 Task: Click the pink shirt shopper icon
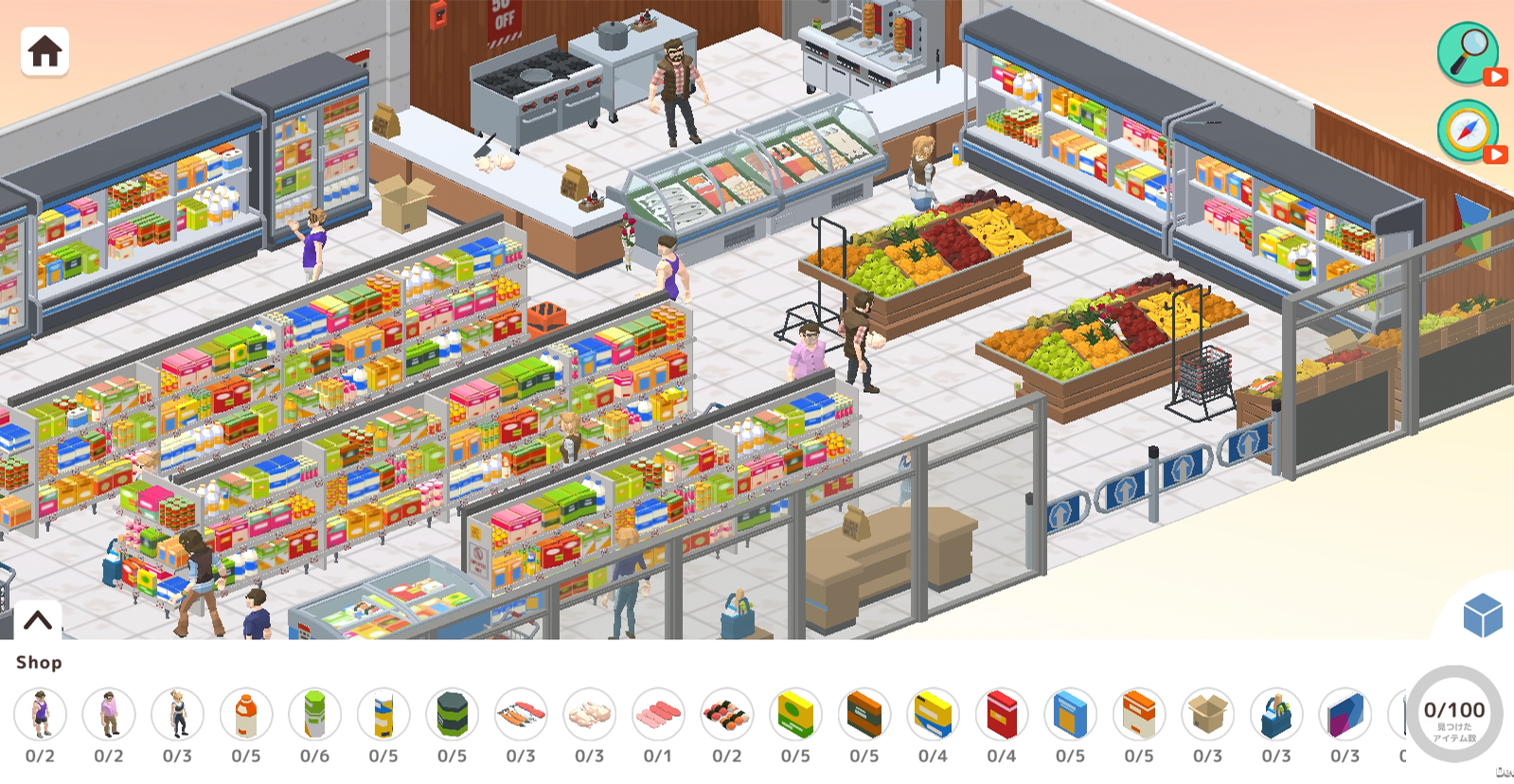point(109,715)
